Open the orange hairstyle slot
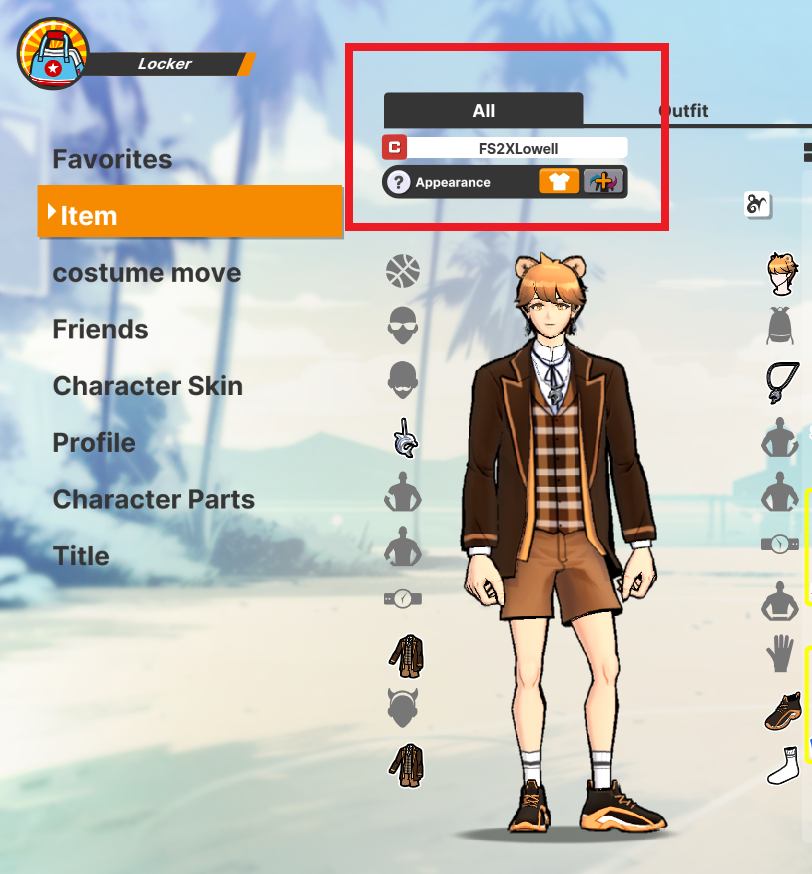812x874 pixels. (x=780, y=273)
